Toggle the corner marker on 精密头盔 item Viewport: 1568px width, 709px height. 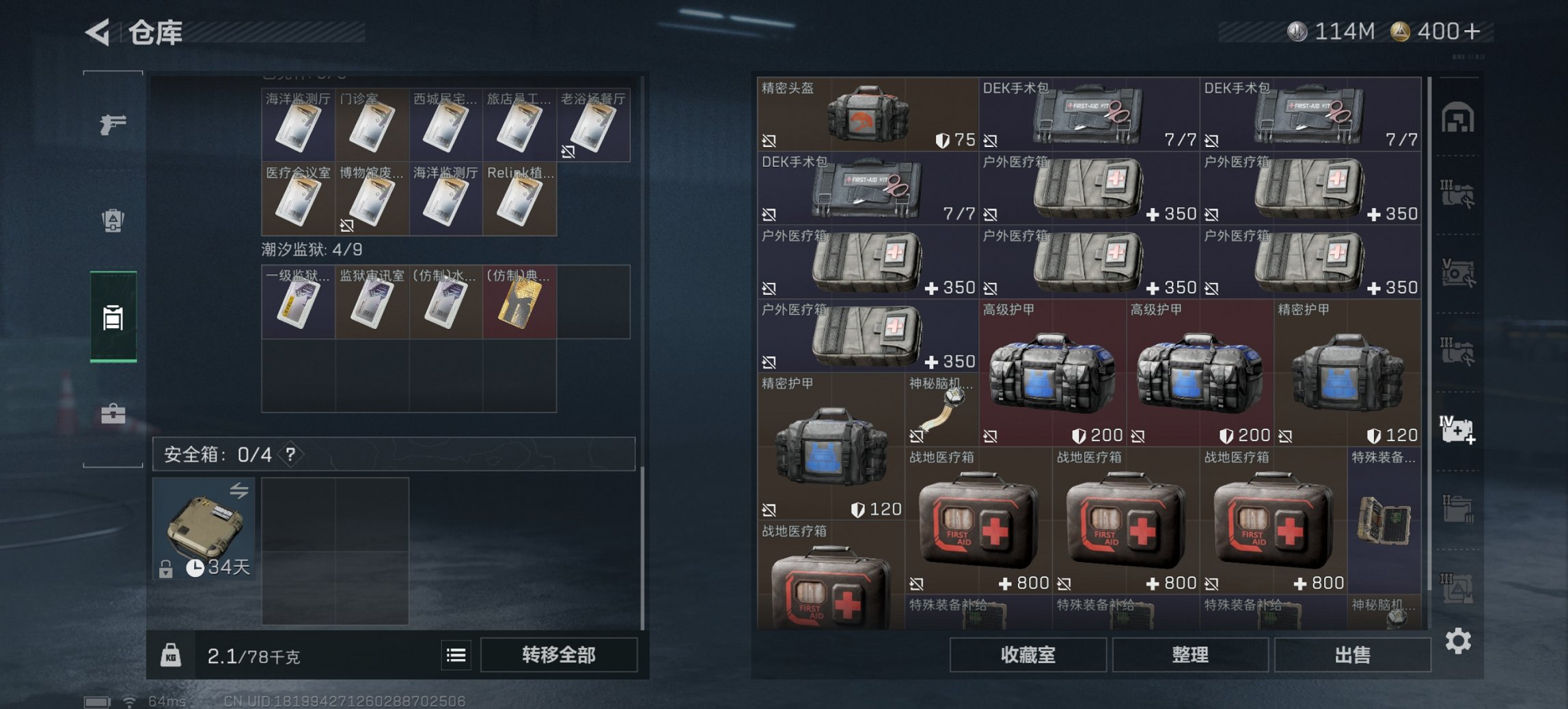[769, 140]
